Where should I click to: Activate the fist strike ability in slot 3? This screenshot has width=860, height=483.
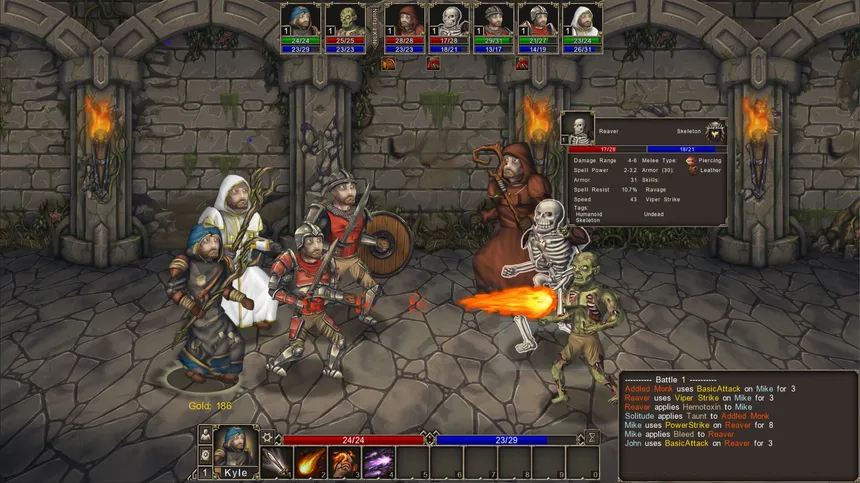pyautogui.click(x=345, y=463)
